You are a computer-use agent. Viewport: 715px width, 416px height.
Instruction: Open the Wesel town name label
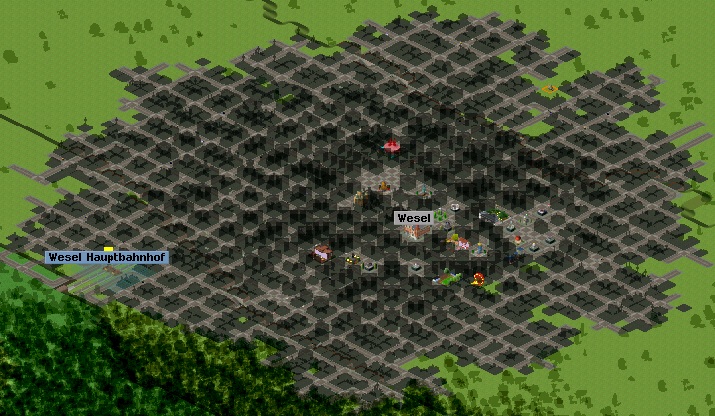coord(413,218)
